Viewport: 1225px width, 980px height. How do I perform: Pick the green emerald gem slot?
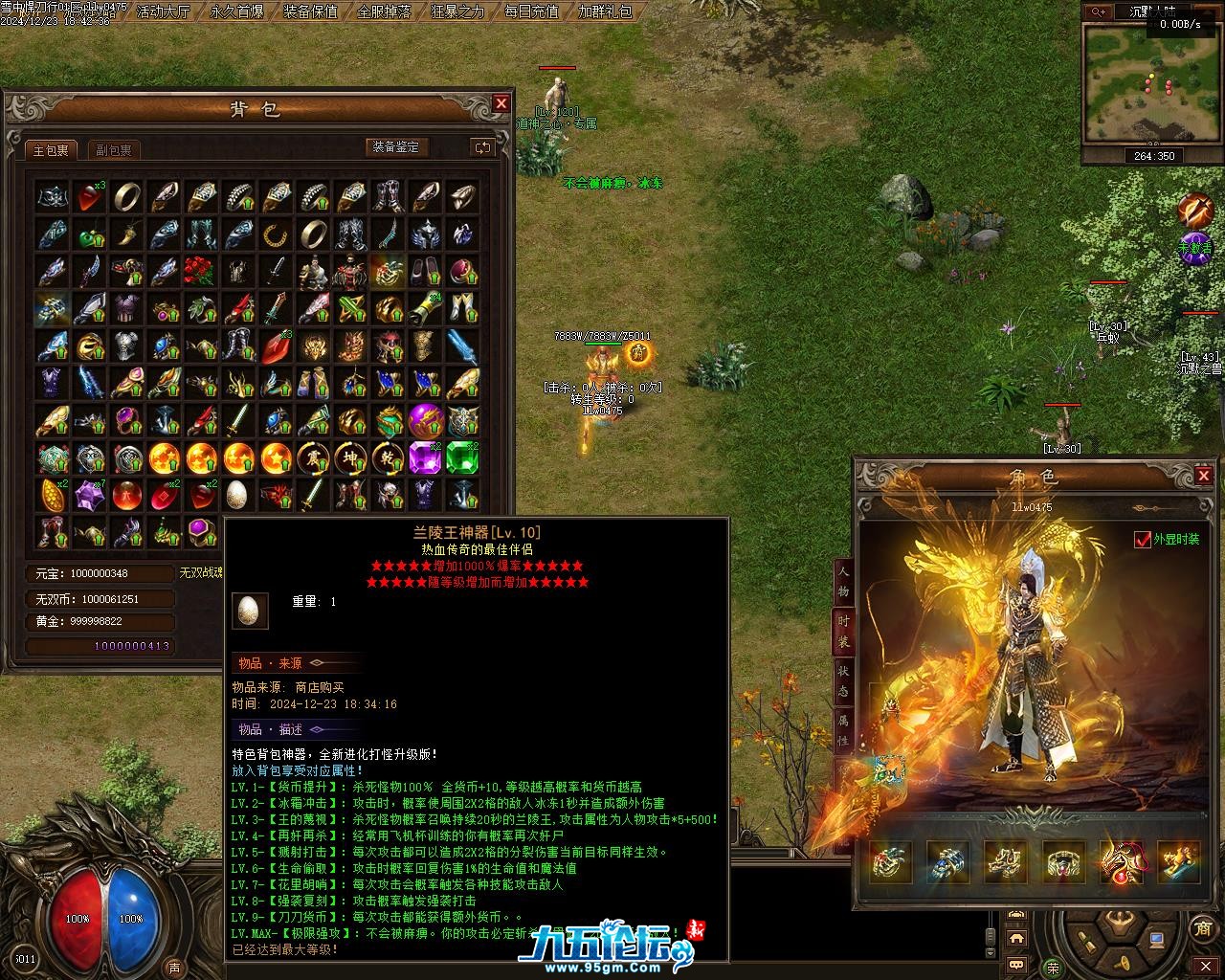(x=462, y=458)
